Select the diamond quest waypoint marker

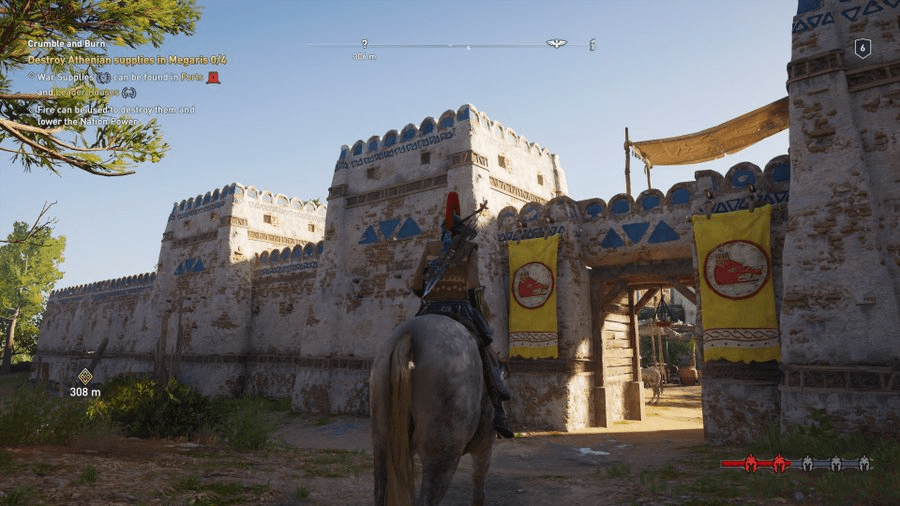(85, 376)
